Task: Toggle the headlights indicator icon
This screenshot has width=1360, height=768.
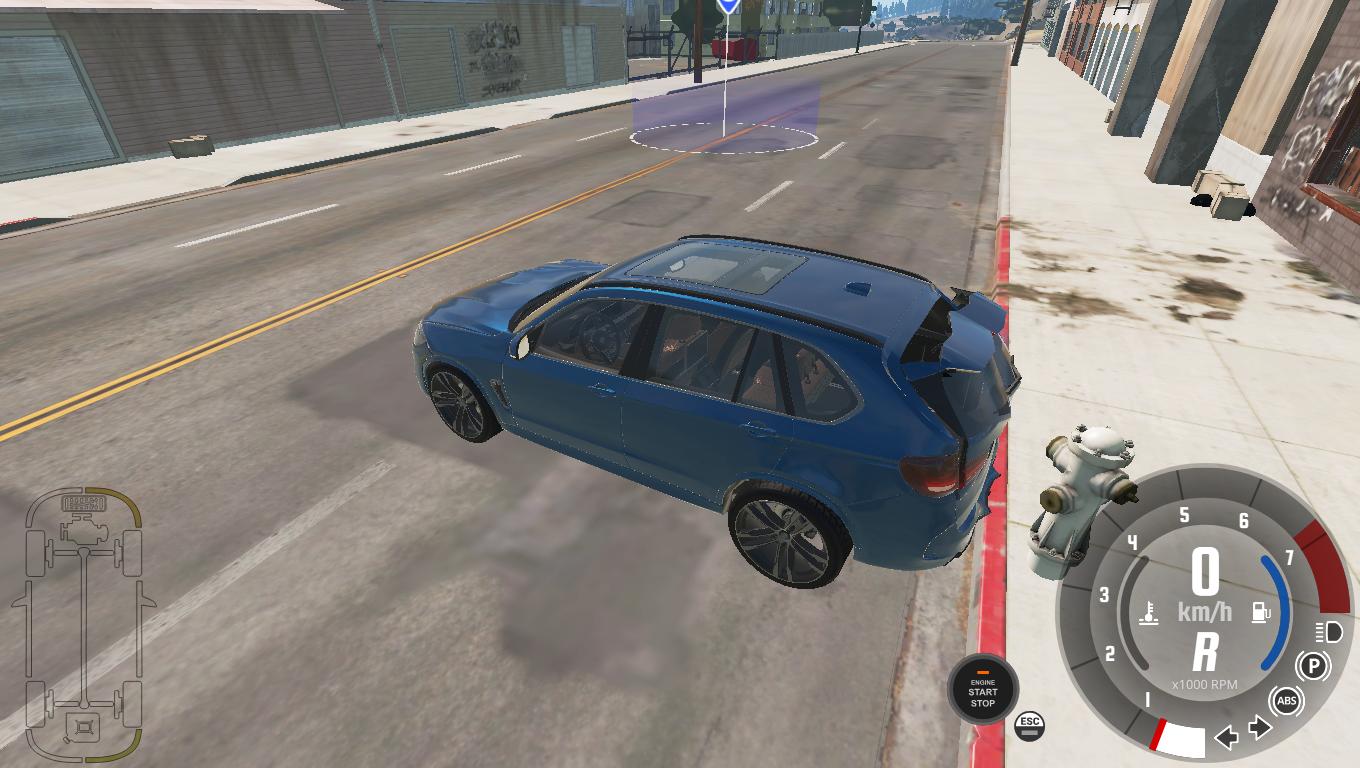Action: click(1329, 632)
